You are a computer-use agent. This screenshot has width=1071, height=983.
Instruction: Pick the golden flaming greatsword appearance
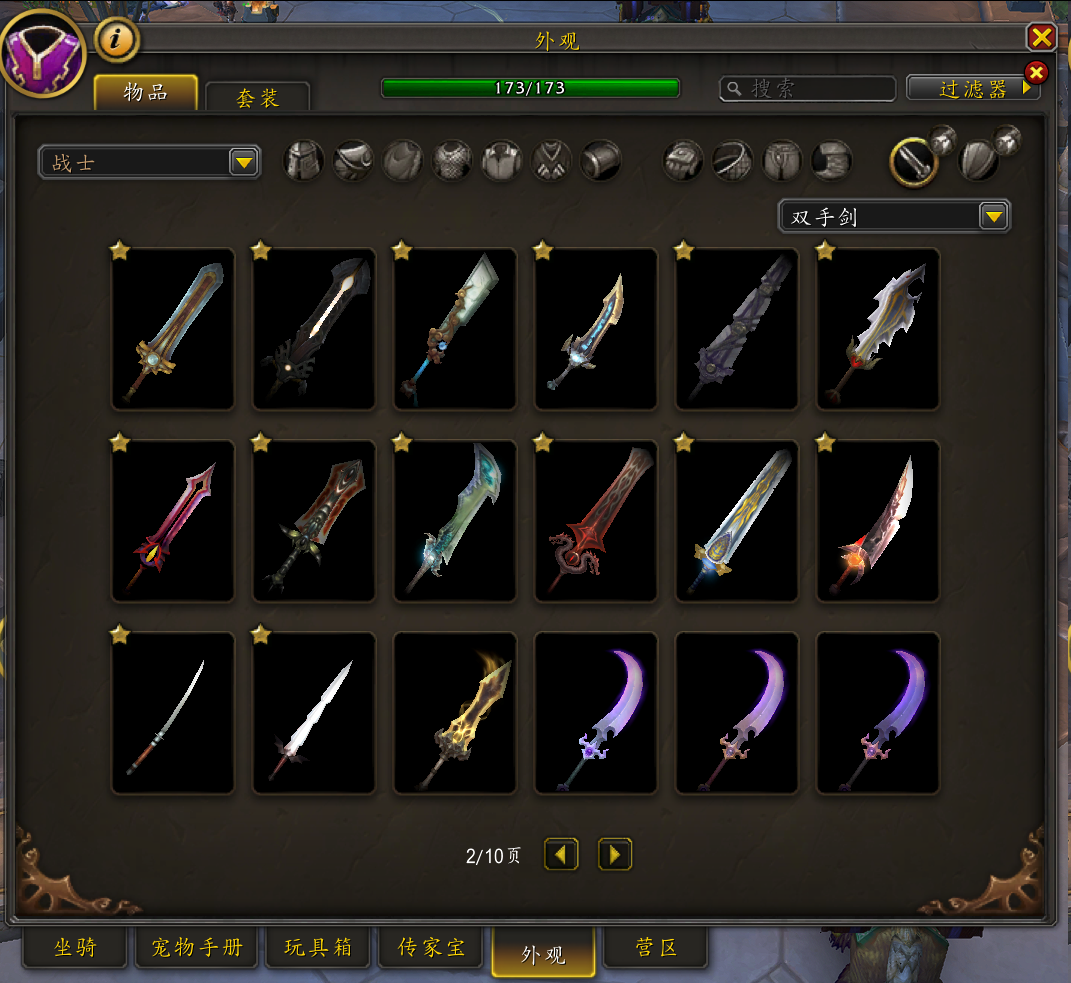coord(455,713)
